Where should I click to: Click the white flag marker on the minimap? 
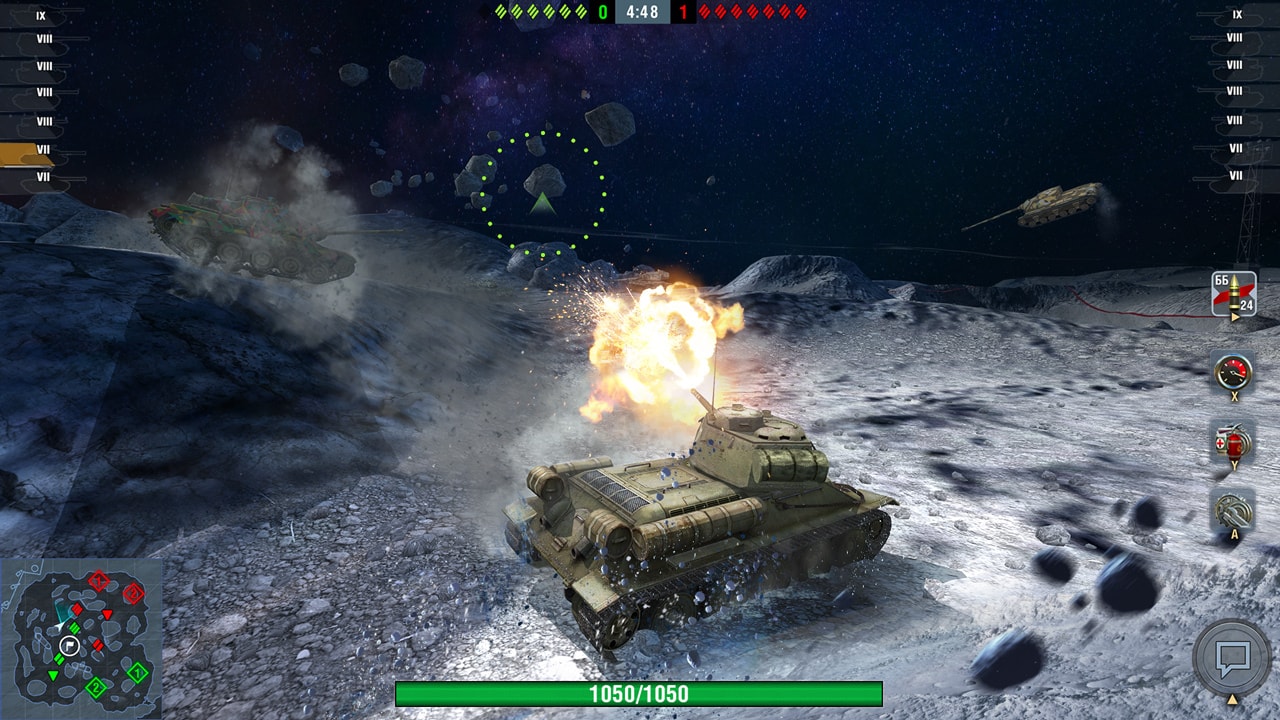point(69,645)
